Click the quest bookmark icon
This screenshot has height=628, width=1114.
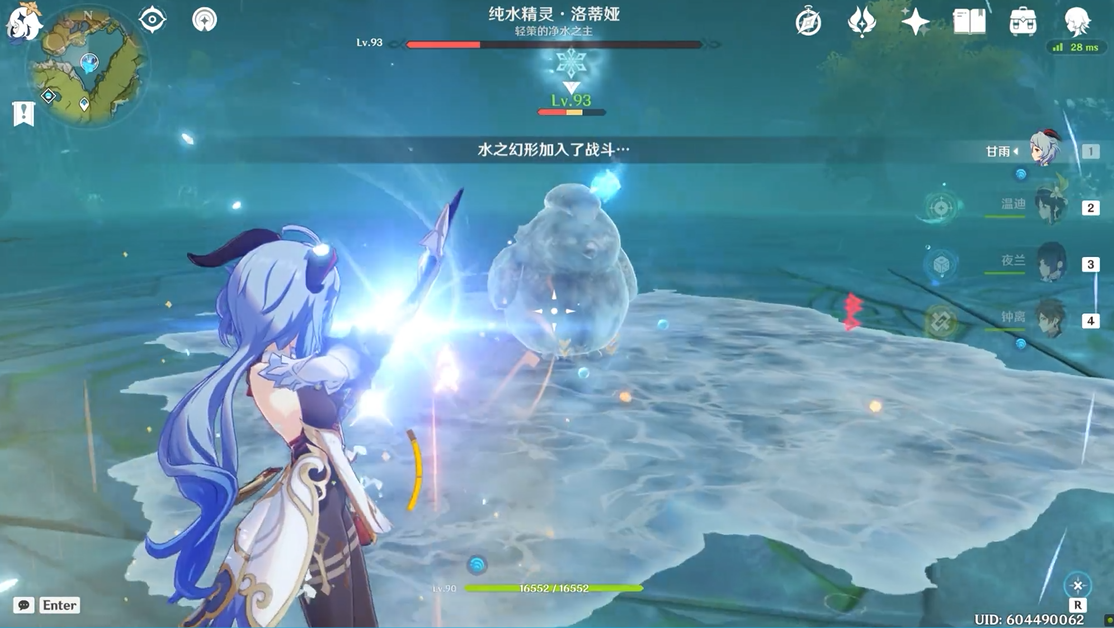[x=24, y=113]
